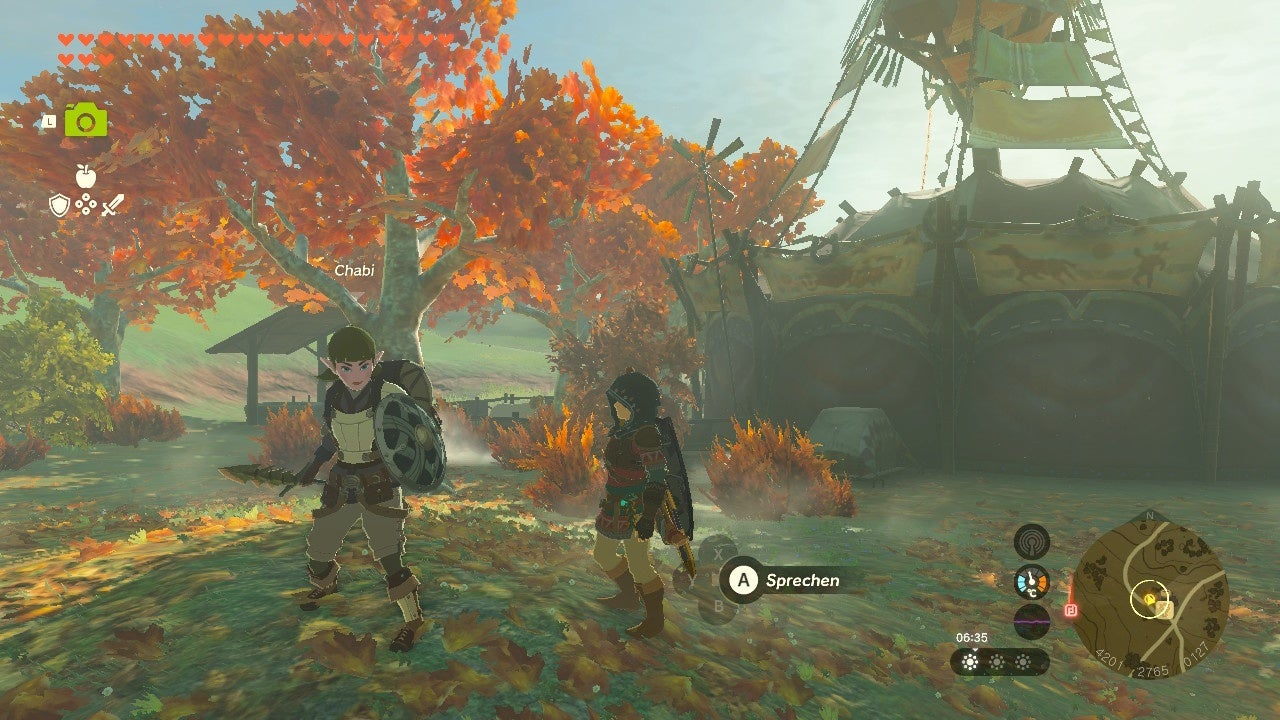Click the temperature gauge dial
1280x720 pixels.
coord(1031,582)
